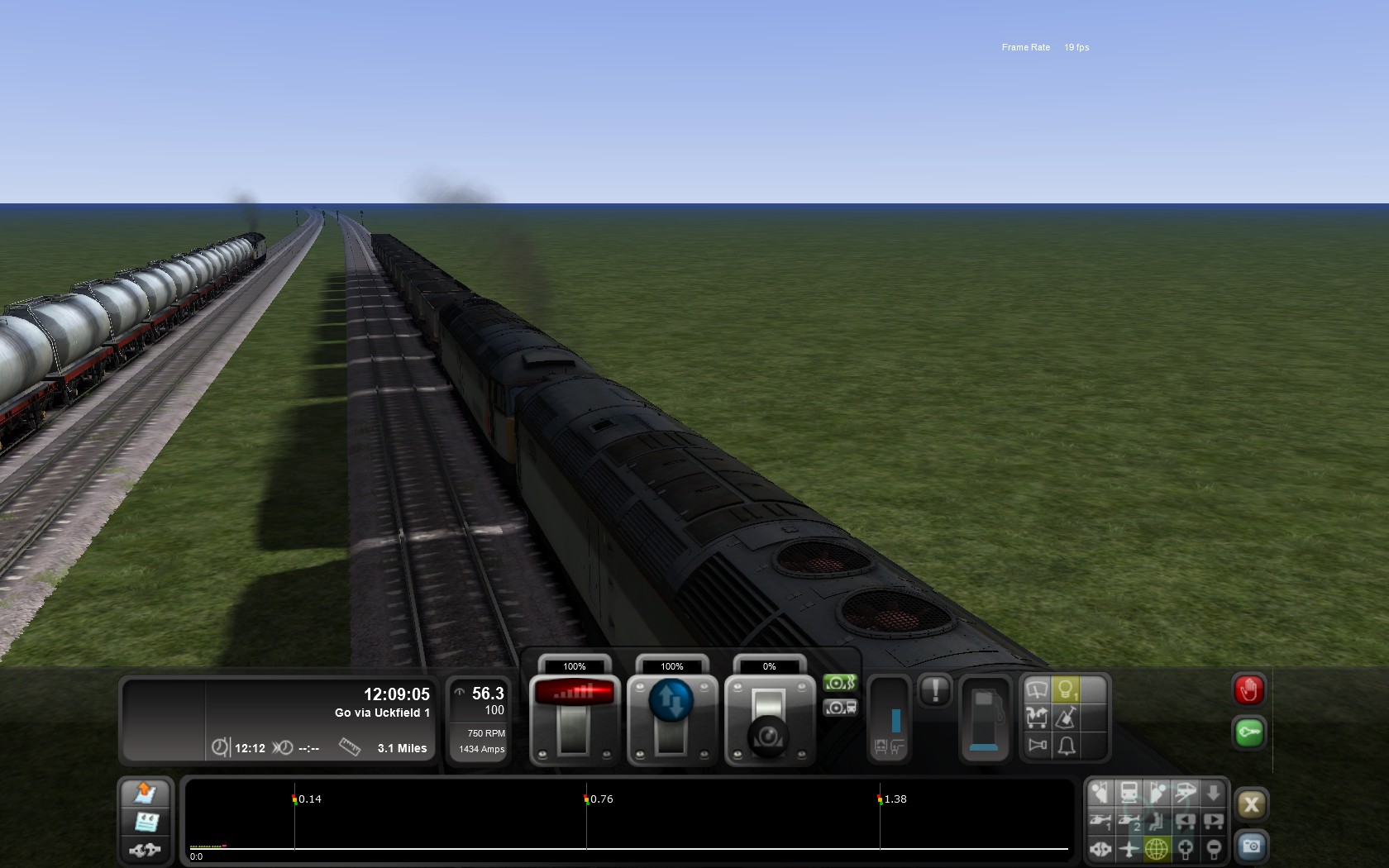Open the globe world map view
Screen dimensions: 1389x868
(1157, 848)
